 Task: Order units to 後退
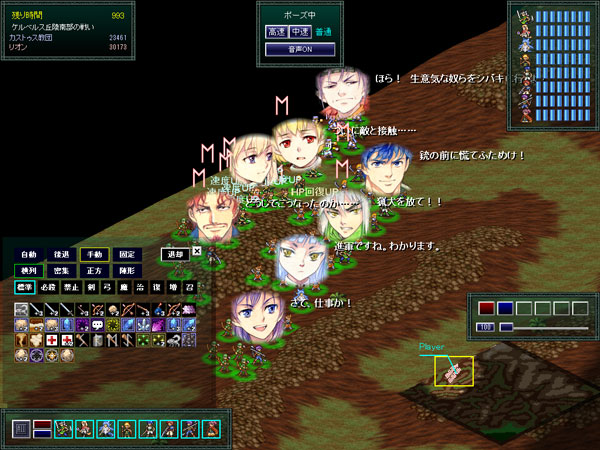tap(61, 254)
